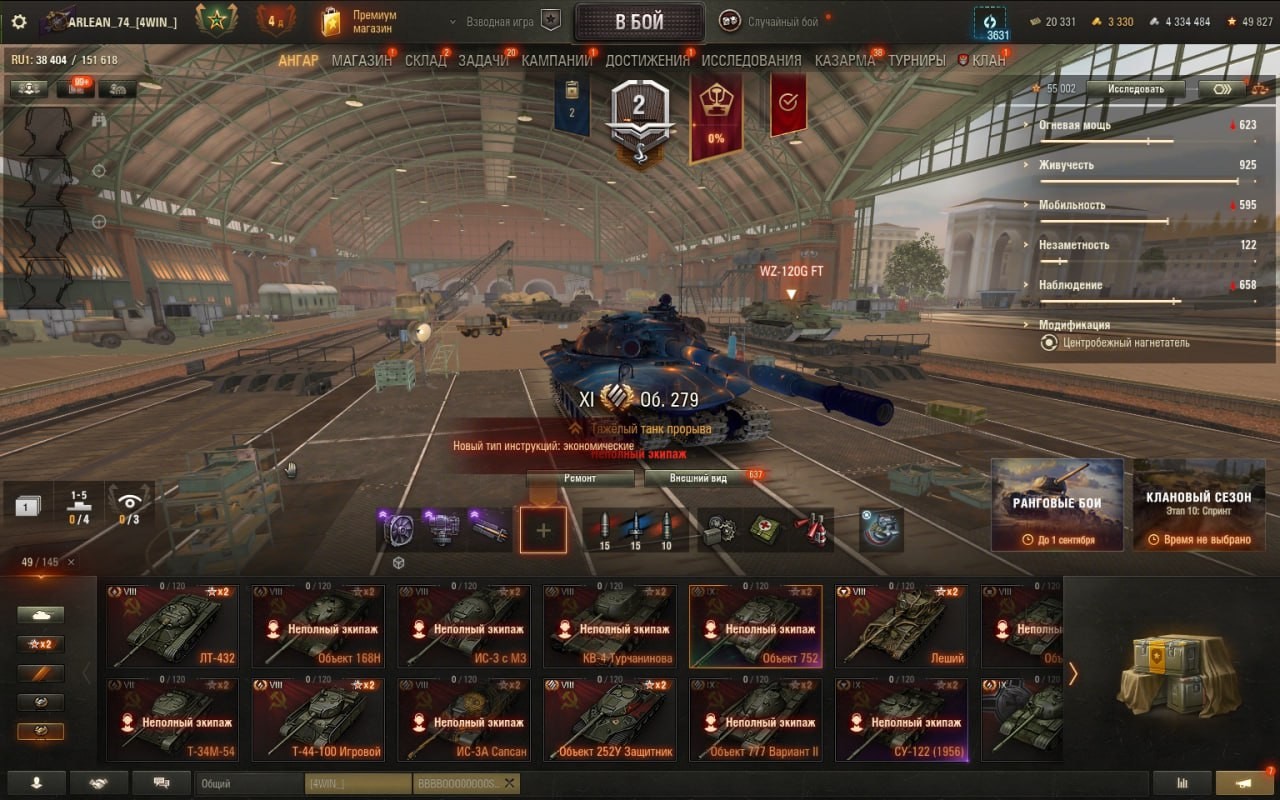1280x800 pixels.
Task: Switch to the МАГАЗИН tab
Action: pyautogui.click(x=361, y=60)
